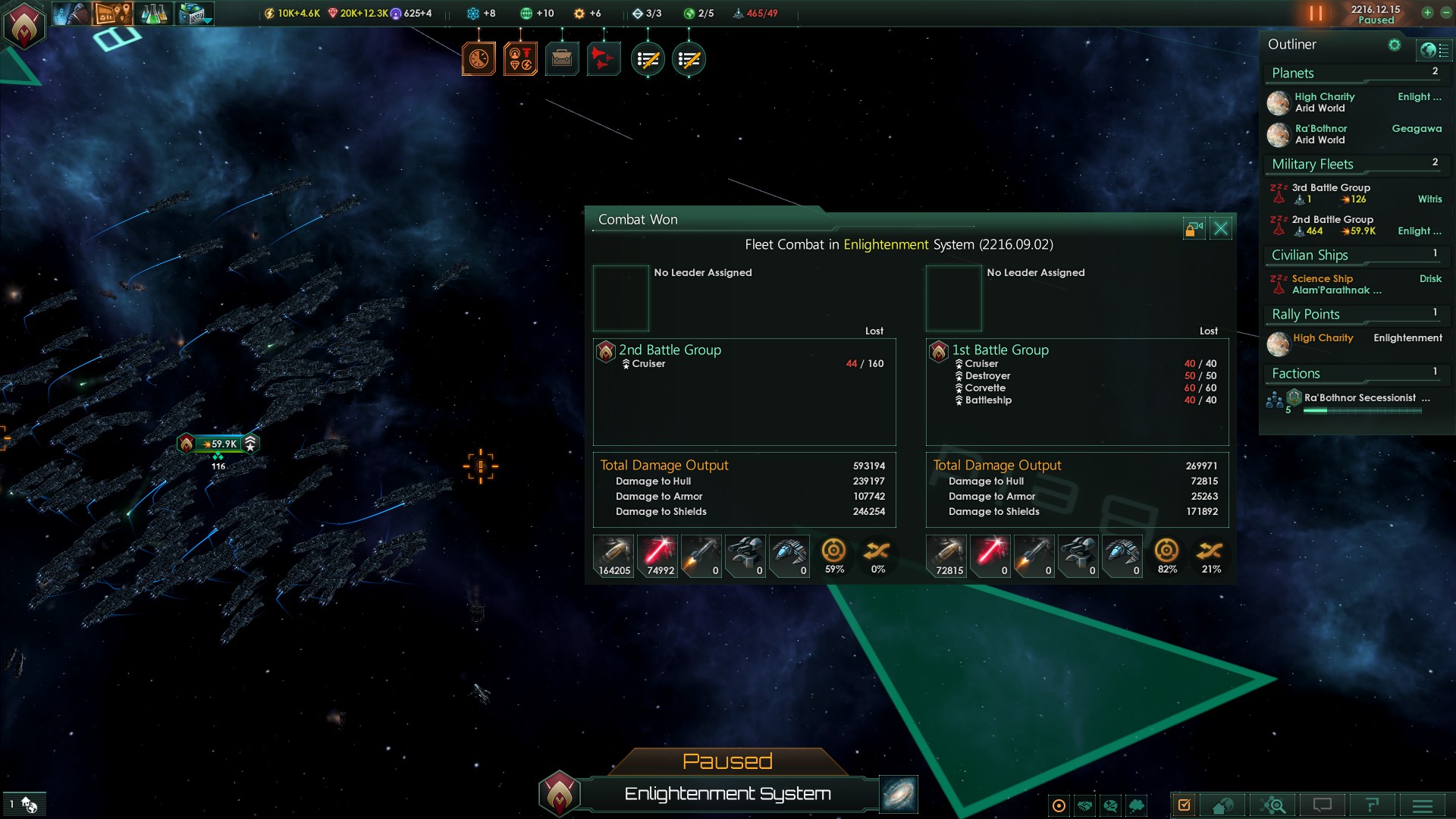Screen dimensions: 1456x819
Task: Open Outliner gear settings
Action: click(x=1394, y=45)
